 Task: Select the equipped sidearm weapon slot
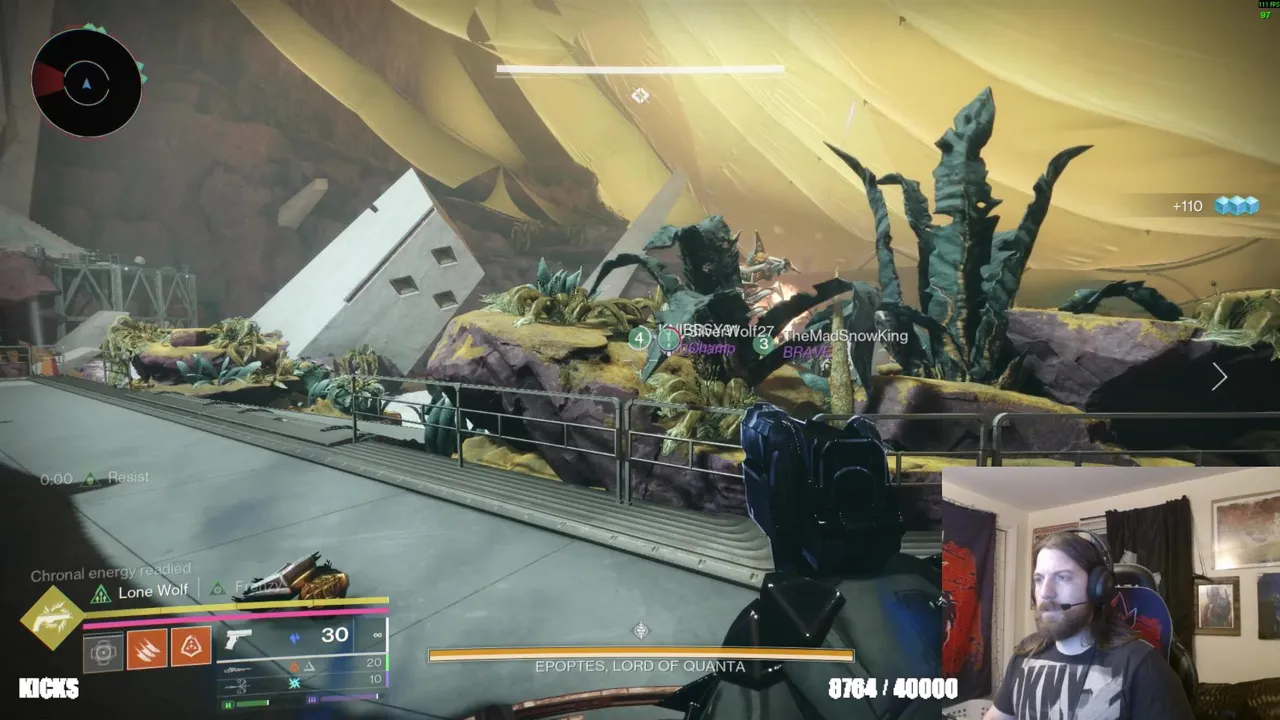click(238, 638)
